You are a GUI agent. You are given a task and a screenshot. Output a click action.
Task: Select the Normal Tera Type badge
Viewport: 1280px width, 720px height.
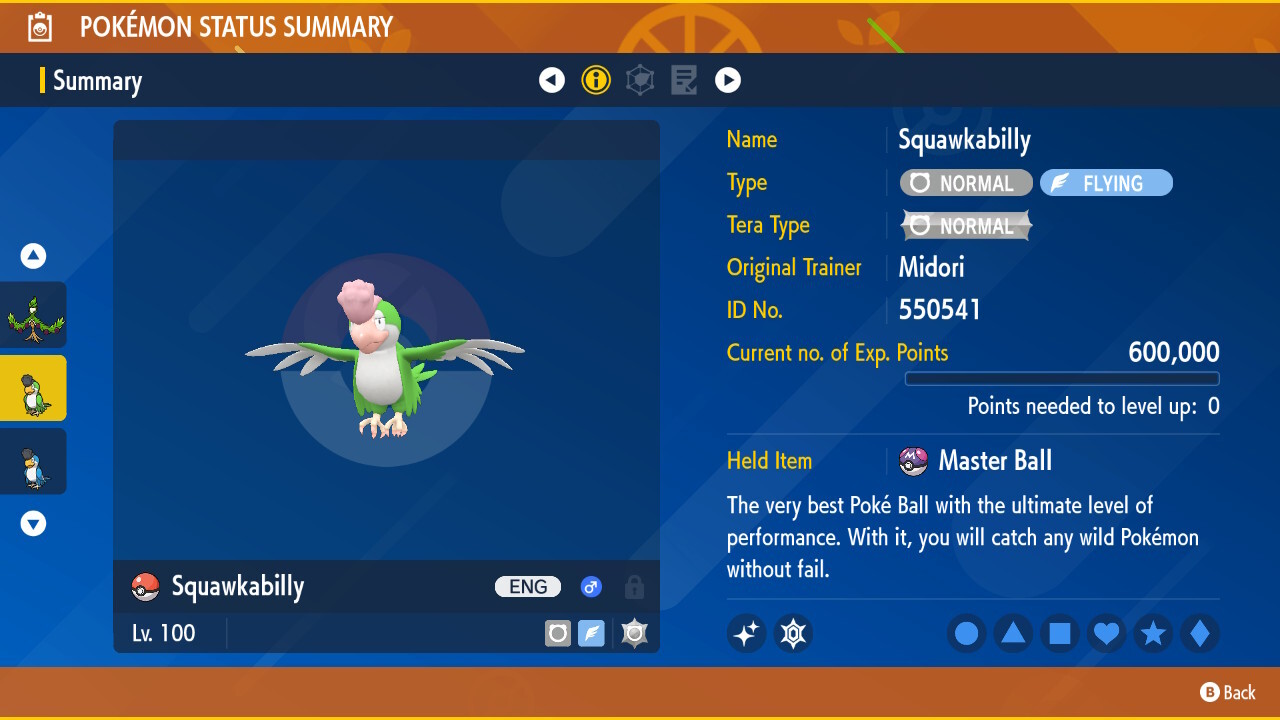point(965,225)
